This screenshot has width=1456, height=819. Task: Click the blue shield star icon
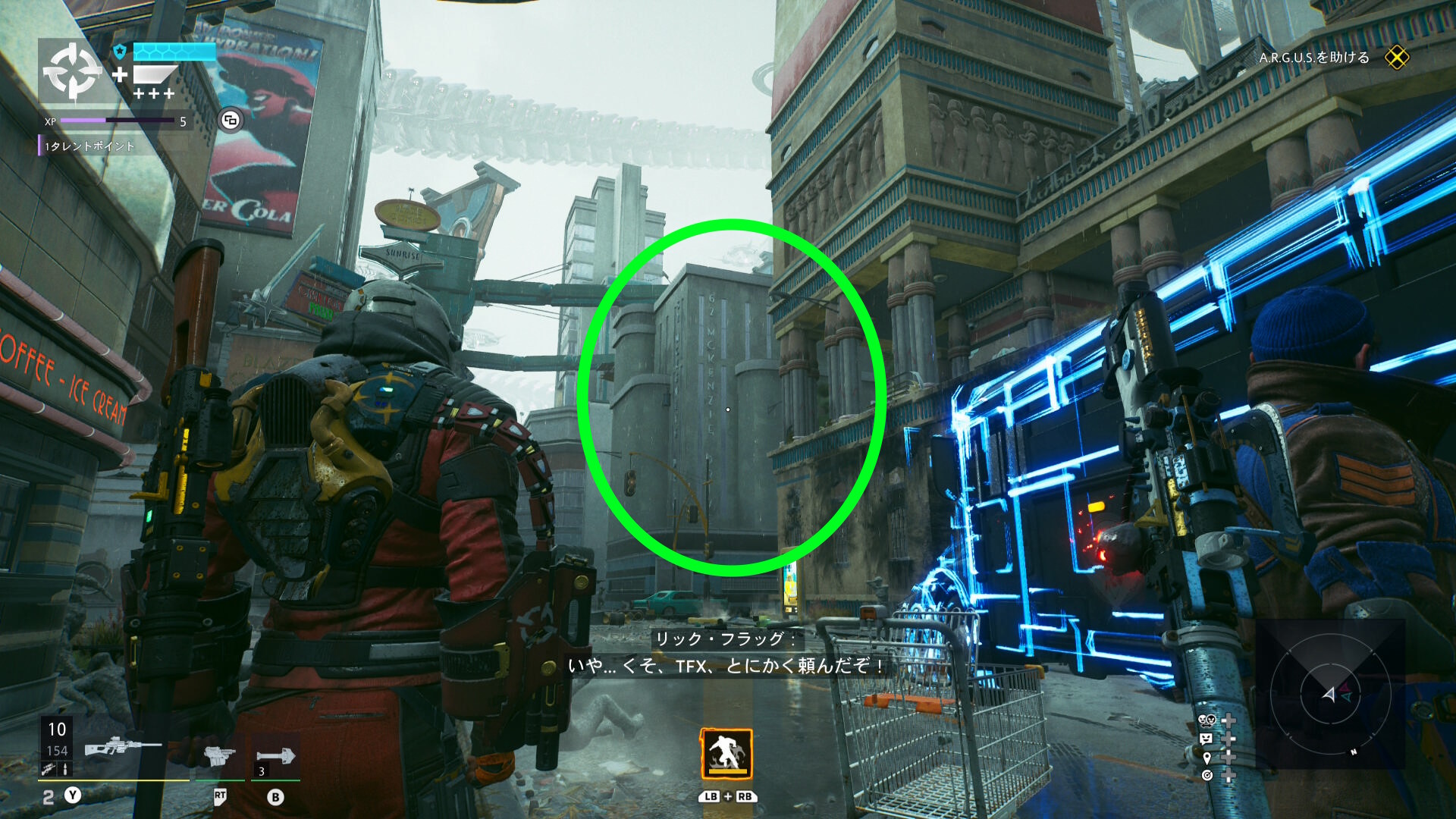click(120, 52)
